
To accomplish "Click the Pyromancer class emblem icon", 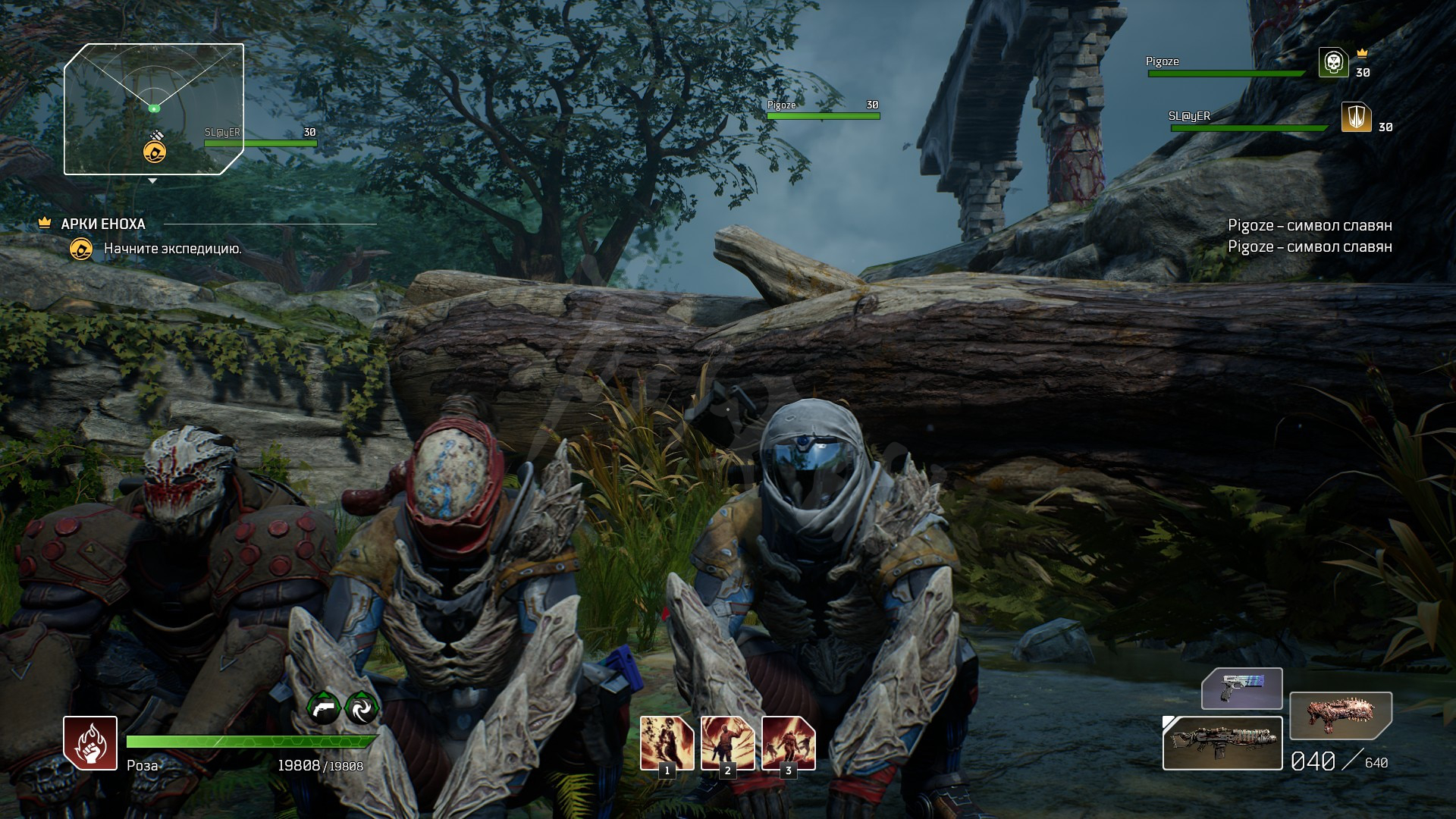I will [90, 743].
